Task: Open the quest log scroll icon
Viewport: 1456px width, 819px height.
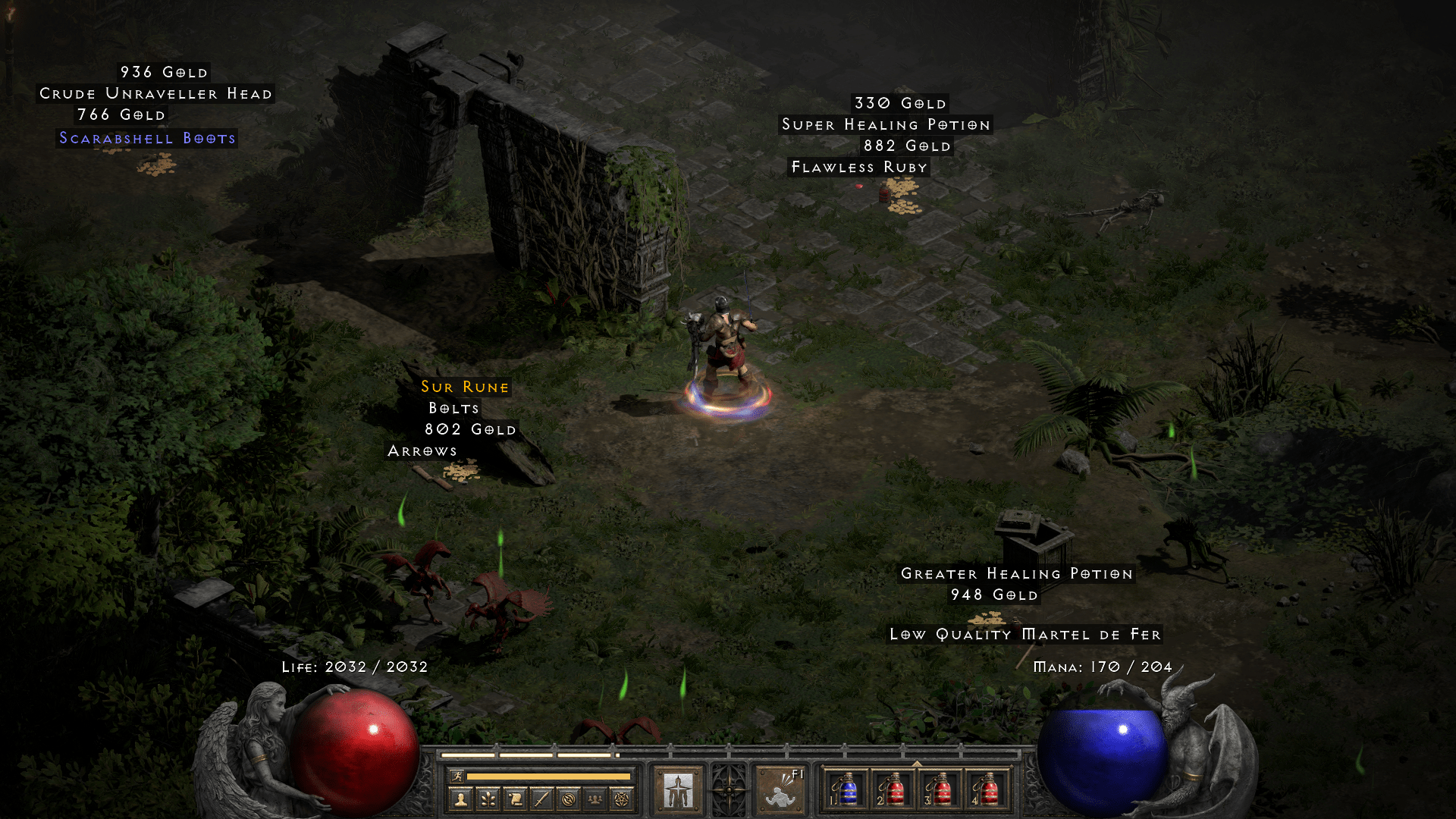Action: 514,798
